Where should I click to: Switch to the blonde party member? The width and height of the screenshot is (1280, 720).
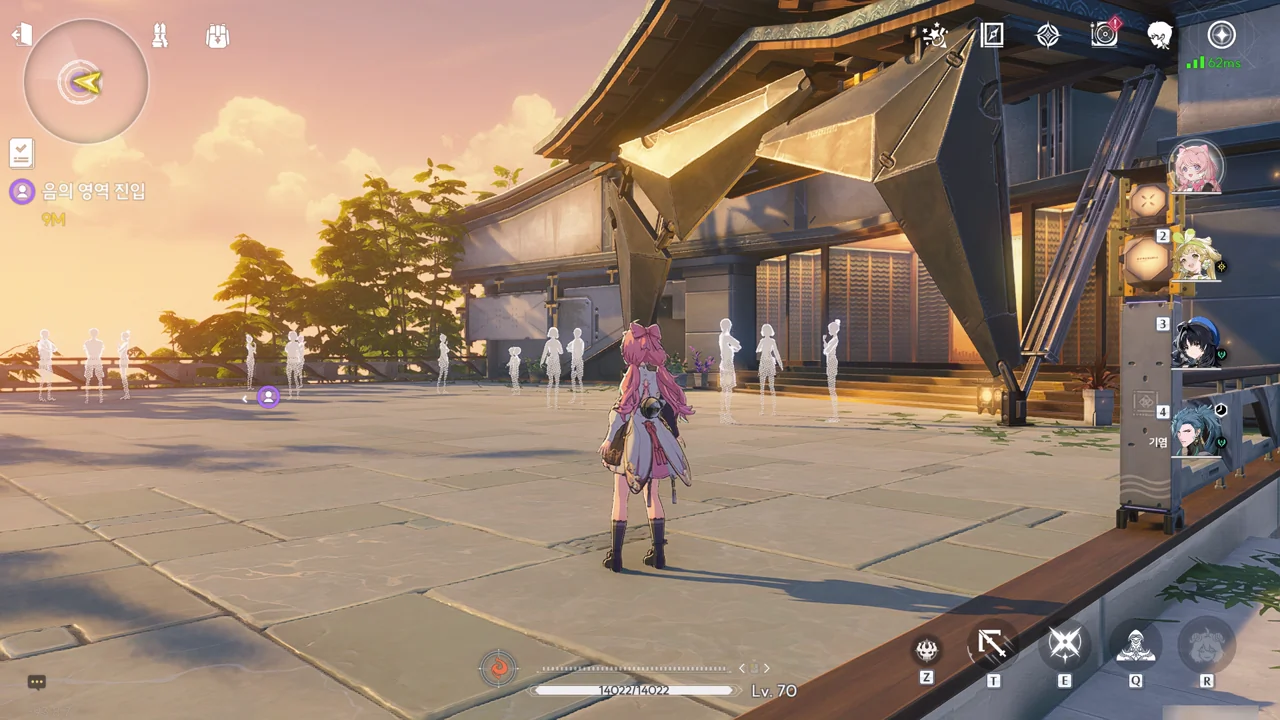(1195, 256)
